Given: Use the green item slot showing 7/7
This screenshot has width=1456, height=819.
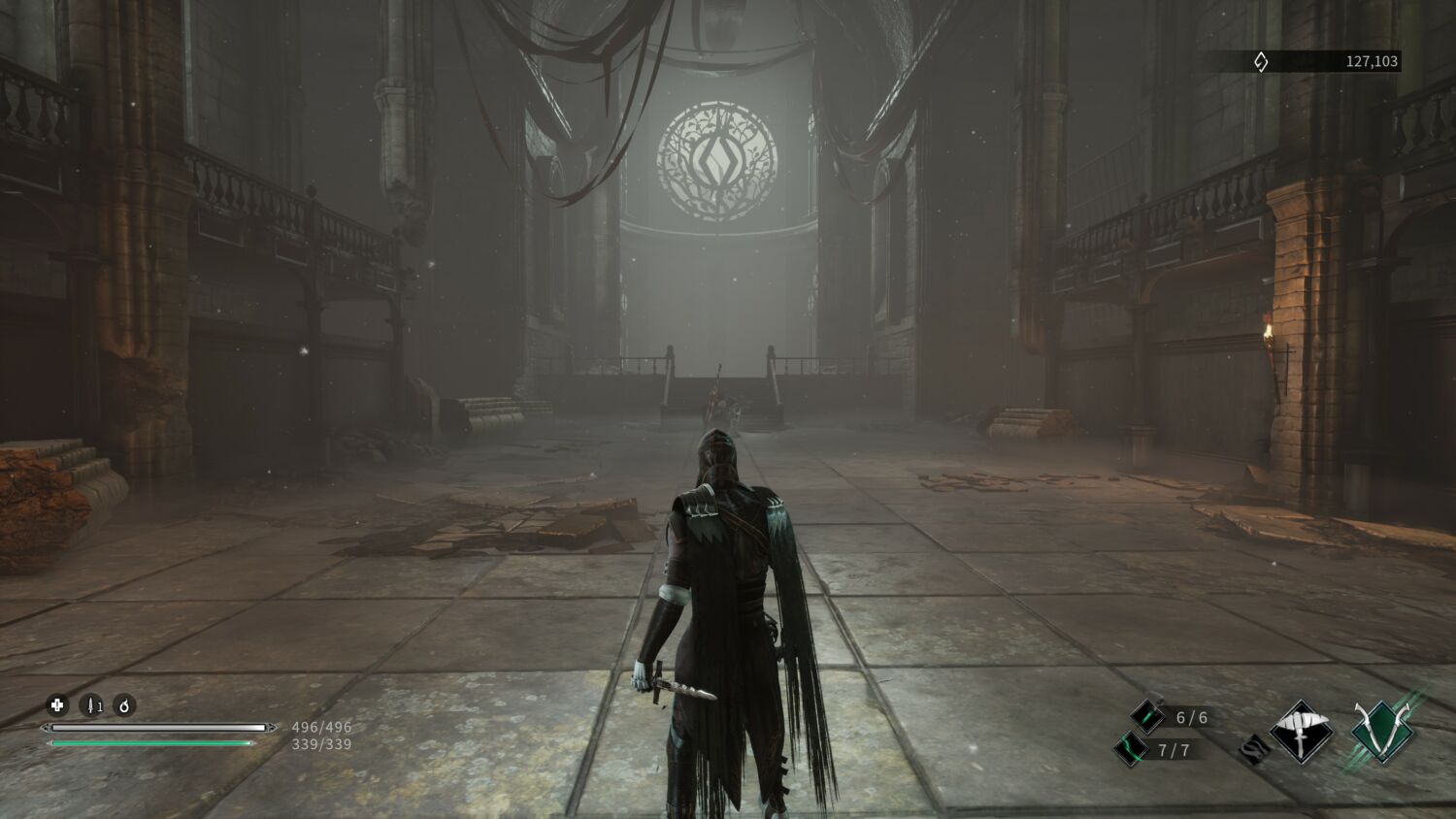Looking at the screenshot, I should [1131, 749].
